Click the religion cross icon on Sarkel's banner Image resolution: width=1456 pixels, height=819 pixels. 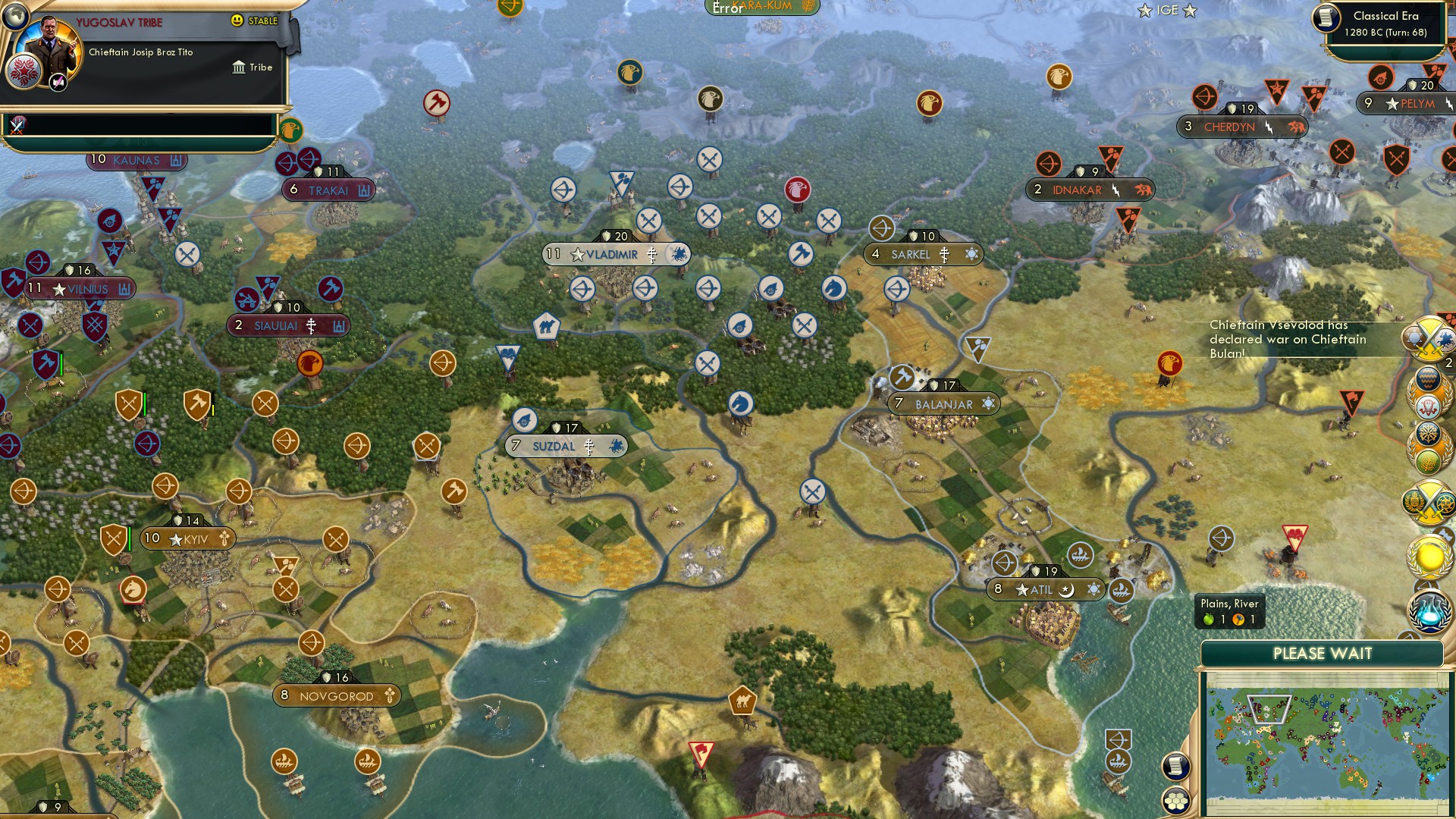click(945, 255)
